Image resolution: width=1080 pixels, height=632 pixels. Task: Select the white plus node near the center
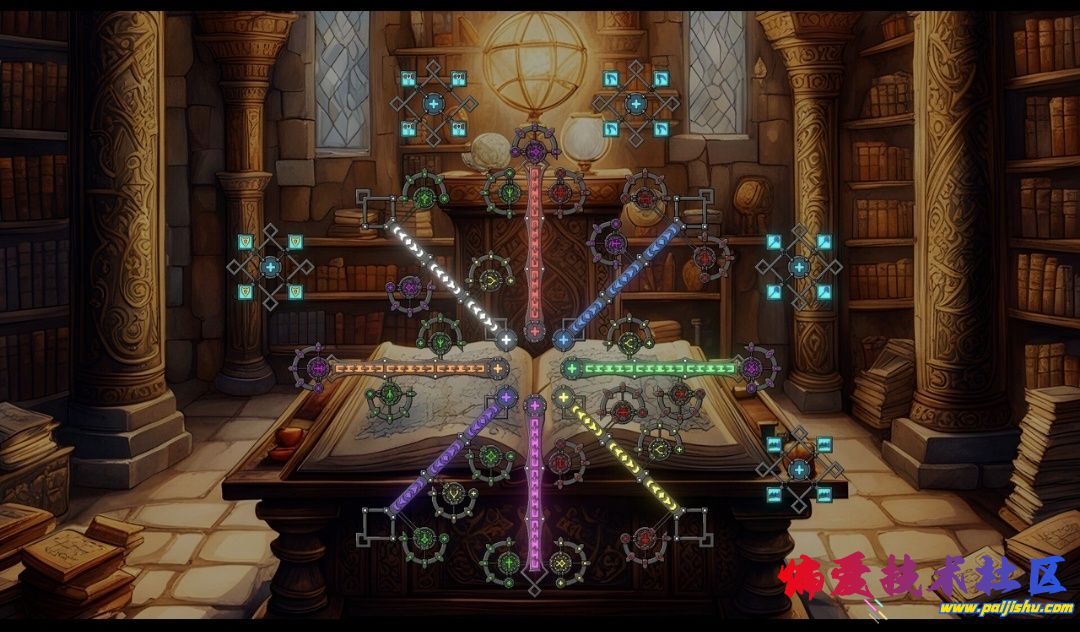coord(506,340)
